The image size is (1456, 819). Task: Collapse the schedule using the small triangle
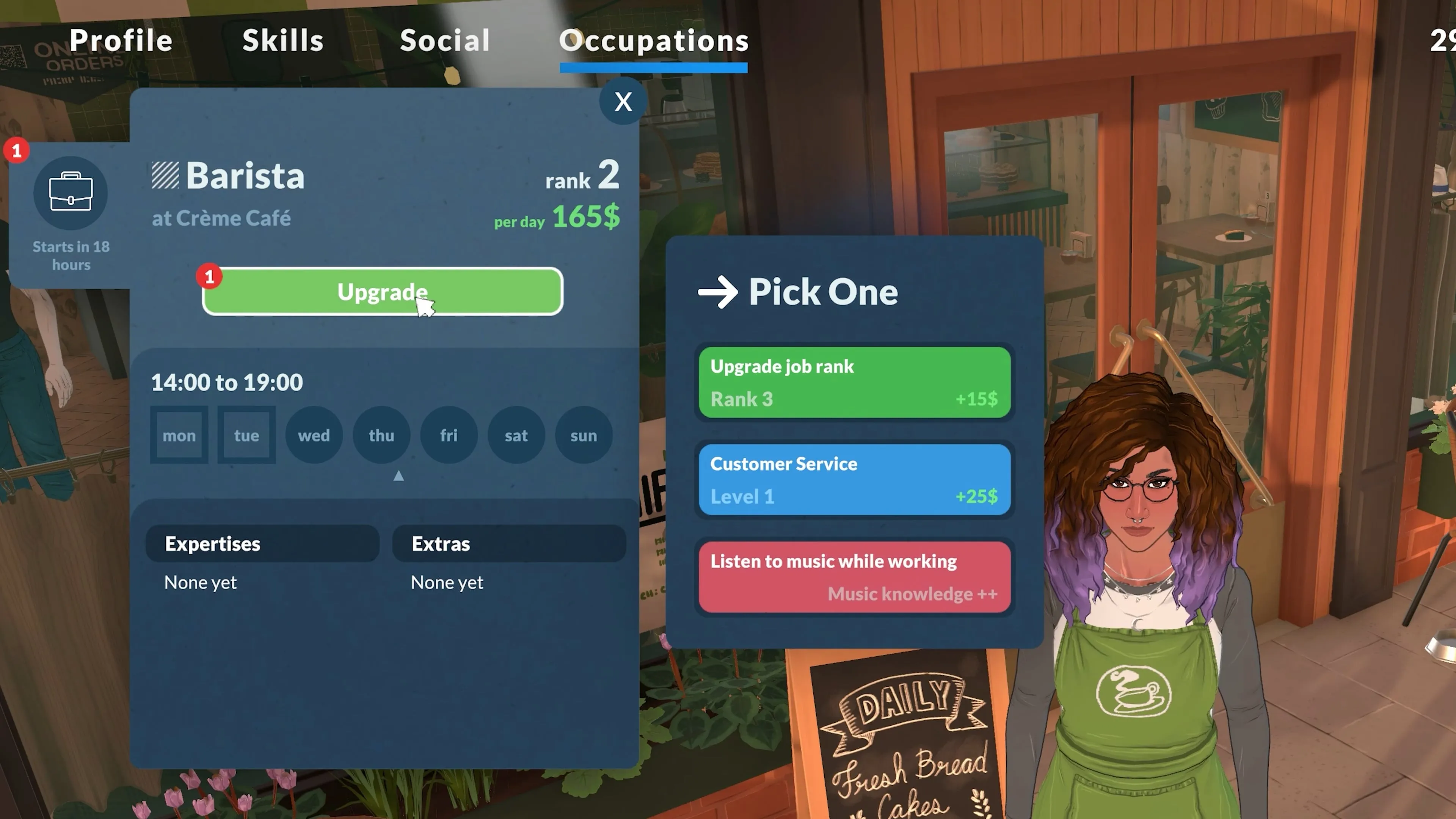(399, 476)
